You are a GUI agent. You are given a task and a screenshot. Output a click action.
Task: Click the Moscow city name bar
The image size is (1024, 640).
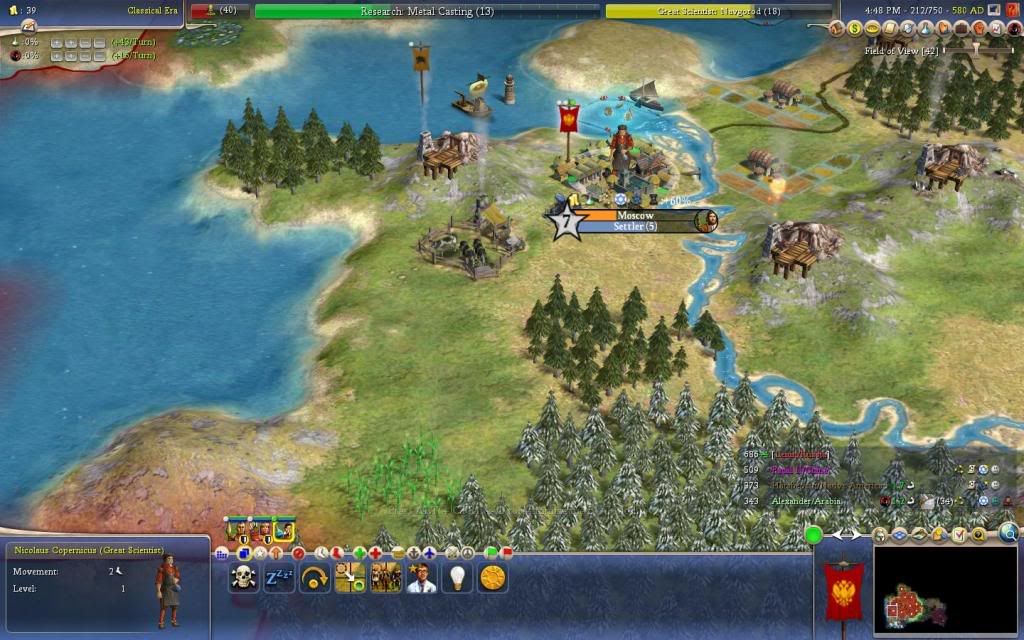tap(634, 215)
